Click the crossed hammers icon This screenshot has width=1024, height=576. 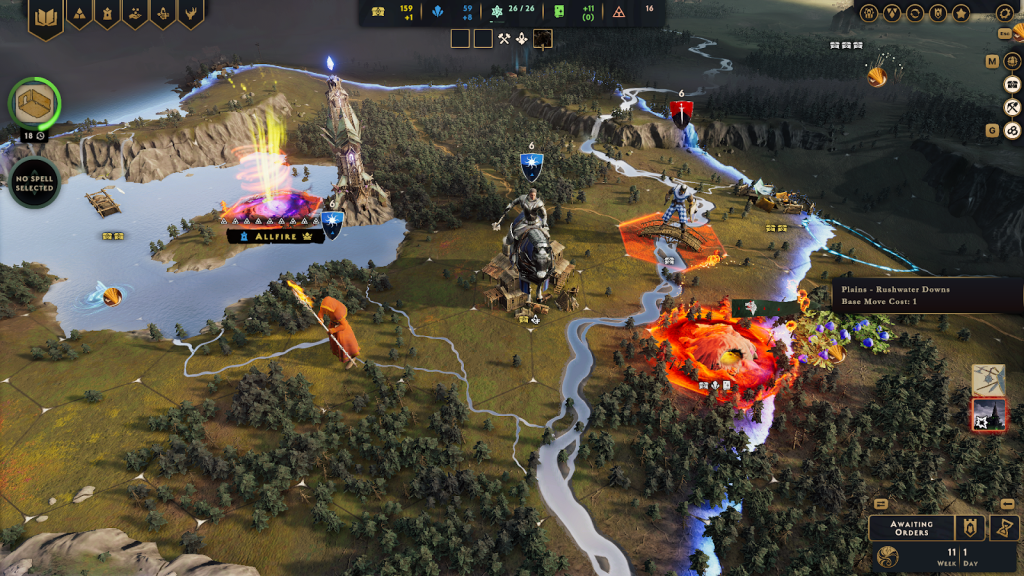[x=504, y=38]
